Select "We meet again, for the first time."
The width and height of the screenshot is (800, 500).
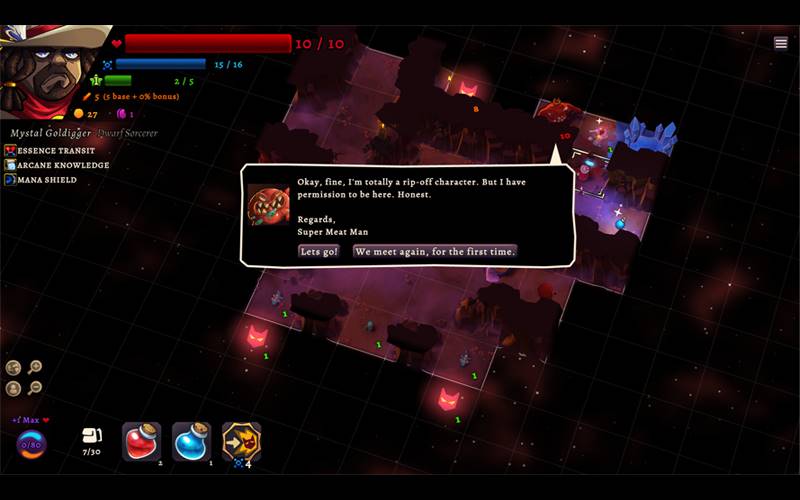click(435, 252)
